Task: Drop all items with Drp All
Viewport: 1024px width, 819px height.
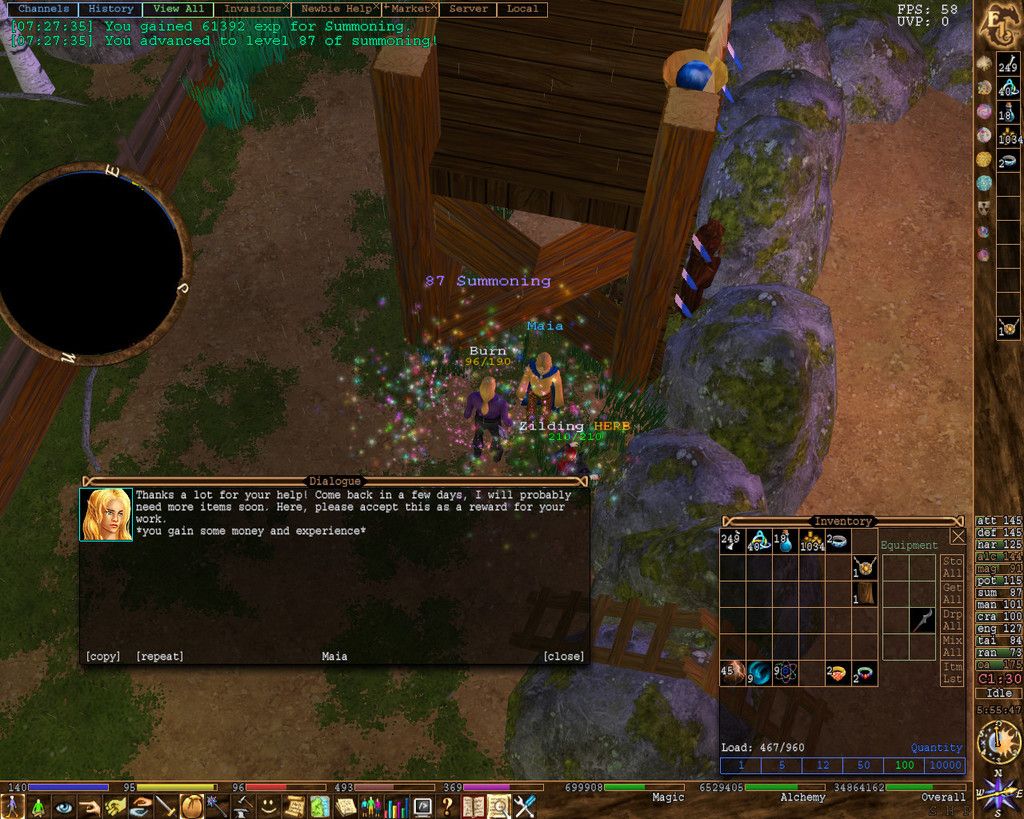Action: coord(952,619)
